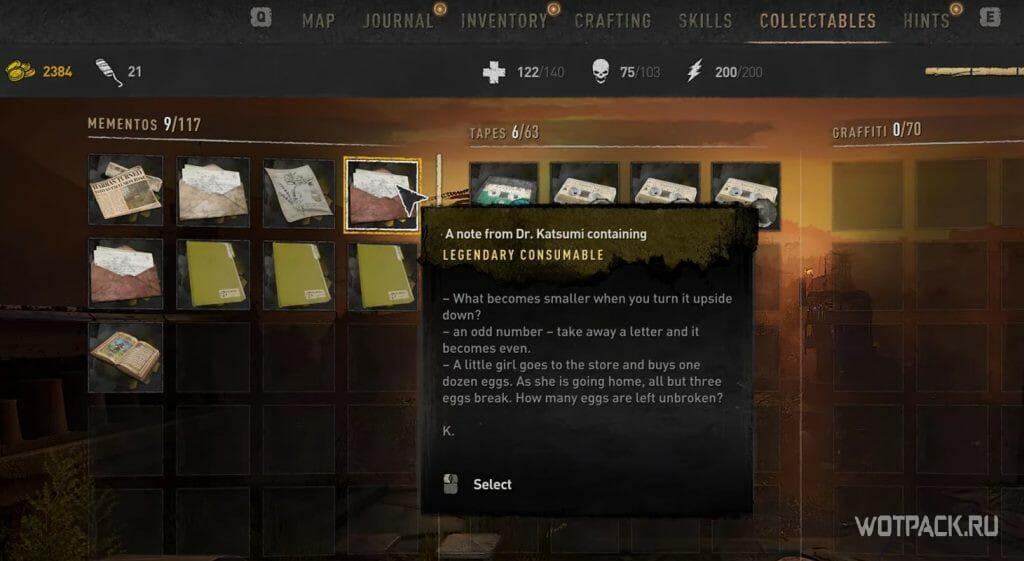Switch to the Map tab

[318, 20]
